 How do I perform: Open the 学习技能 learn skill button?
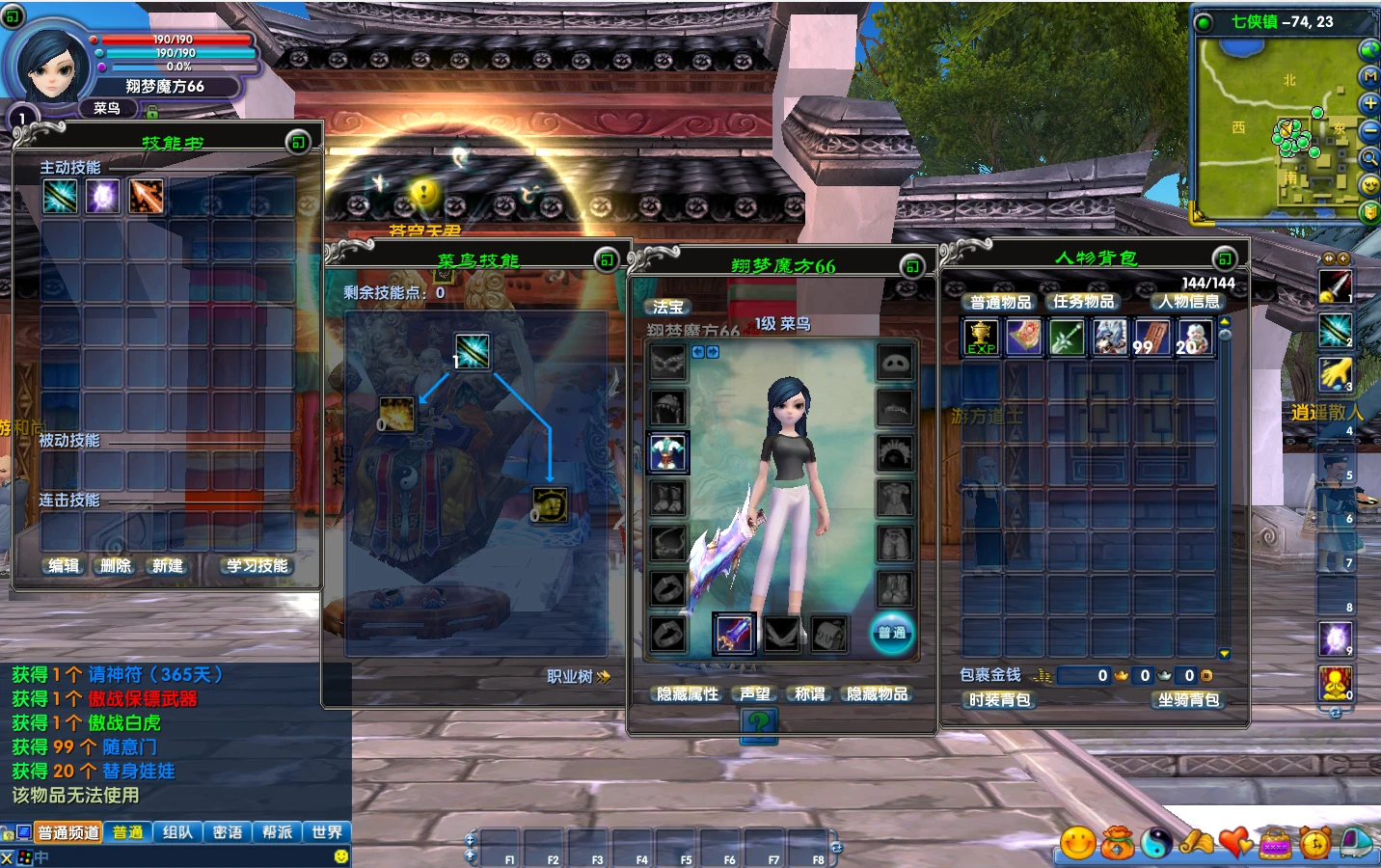coord(257,566)
